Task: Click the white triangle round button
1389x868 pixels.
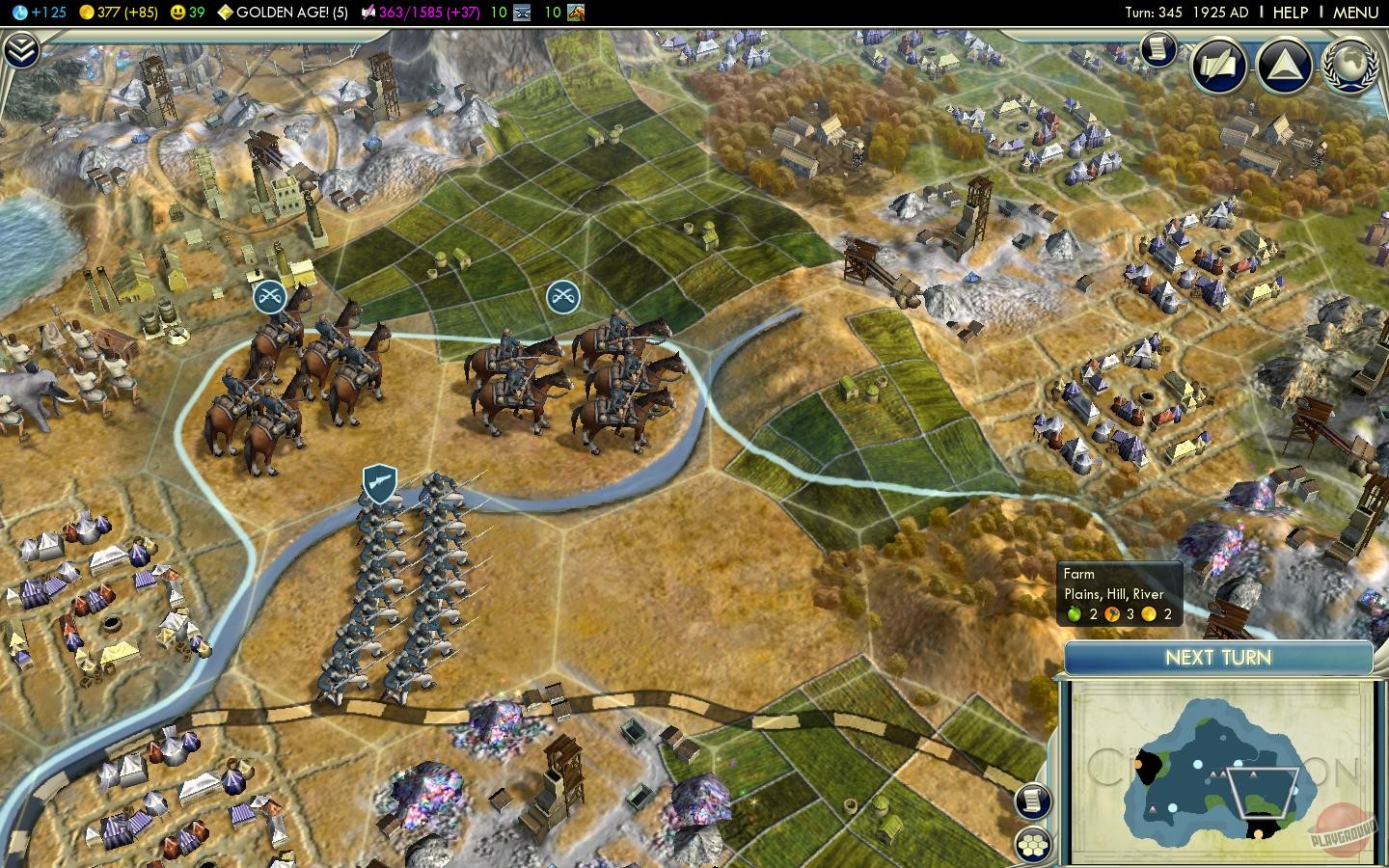Action: point(1284,66)
